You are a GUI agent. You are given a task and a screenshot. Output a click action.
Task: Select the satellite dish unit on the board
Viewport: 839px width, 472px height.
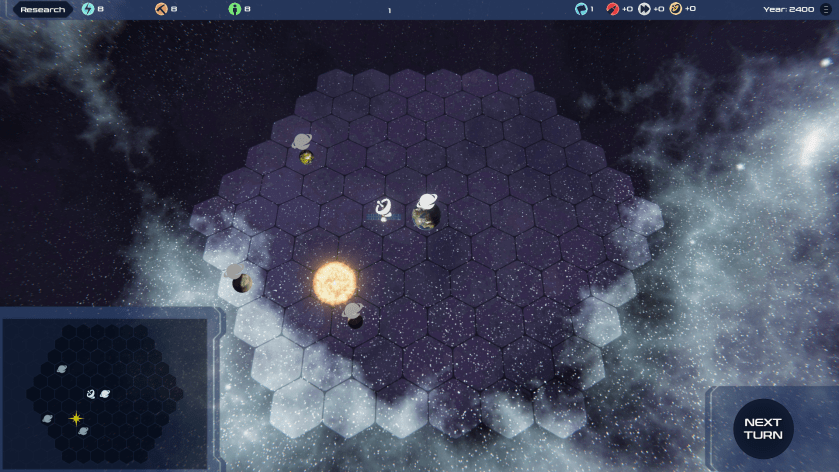pos(384,209)
